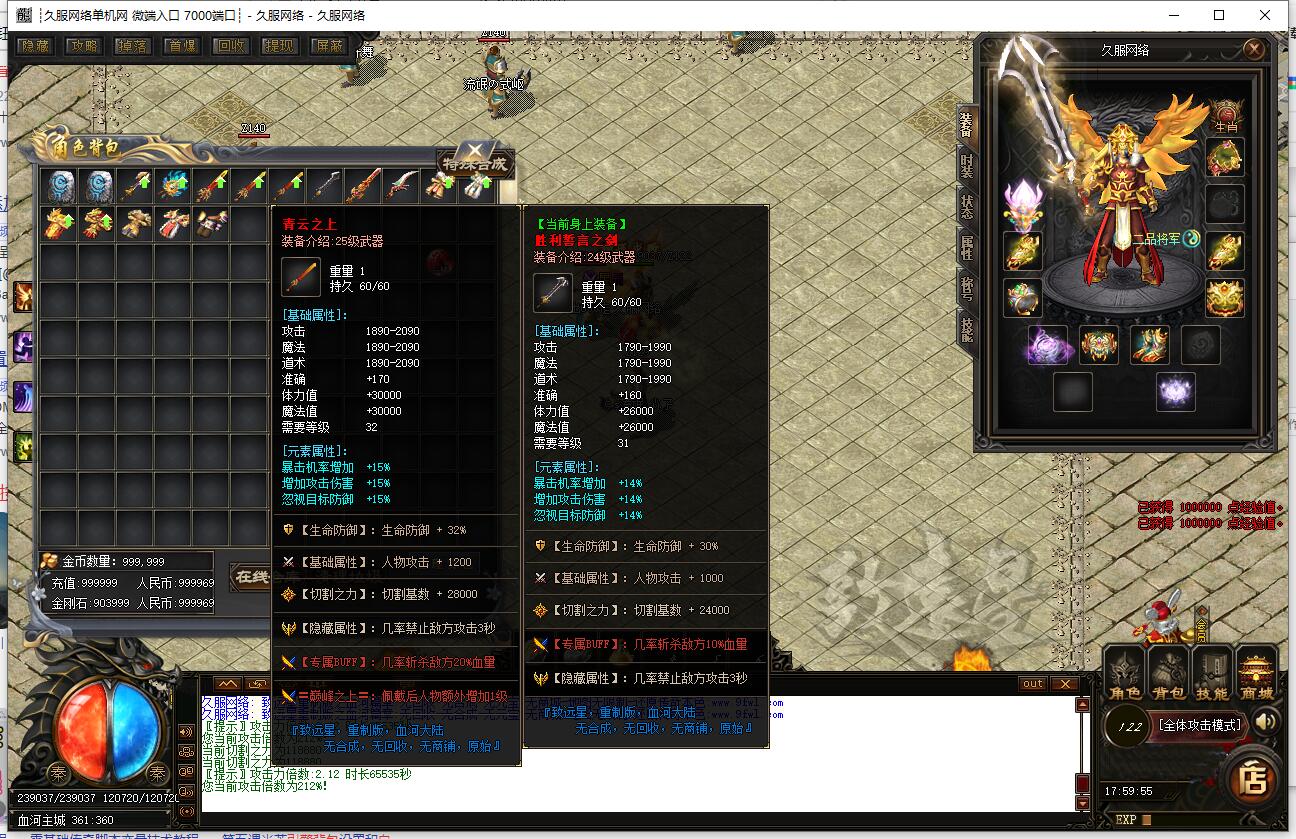
Task: Close the character equipment panel
Action: pyautogui.click(x=1254, y=49)
